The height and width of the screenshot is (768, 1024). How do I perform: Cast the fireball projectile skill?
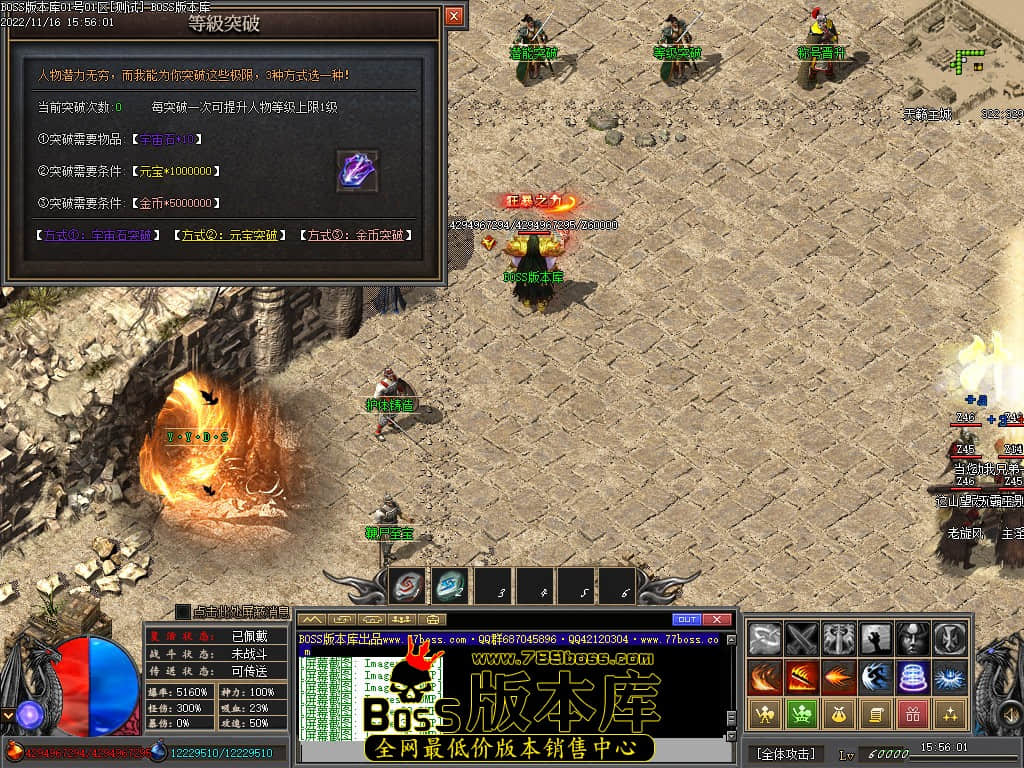point(839,677)
